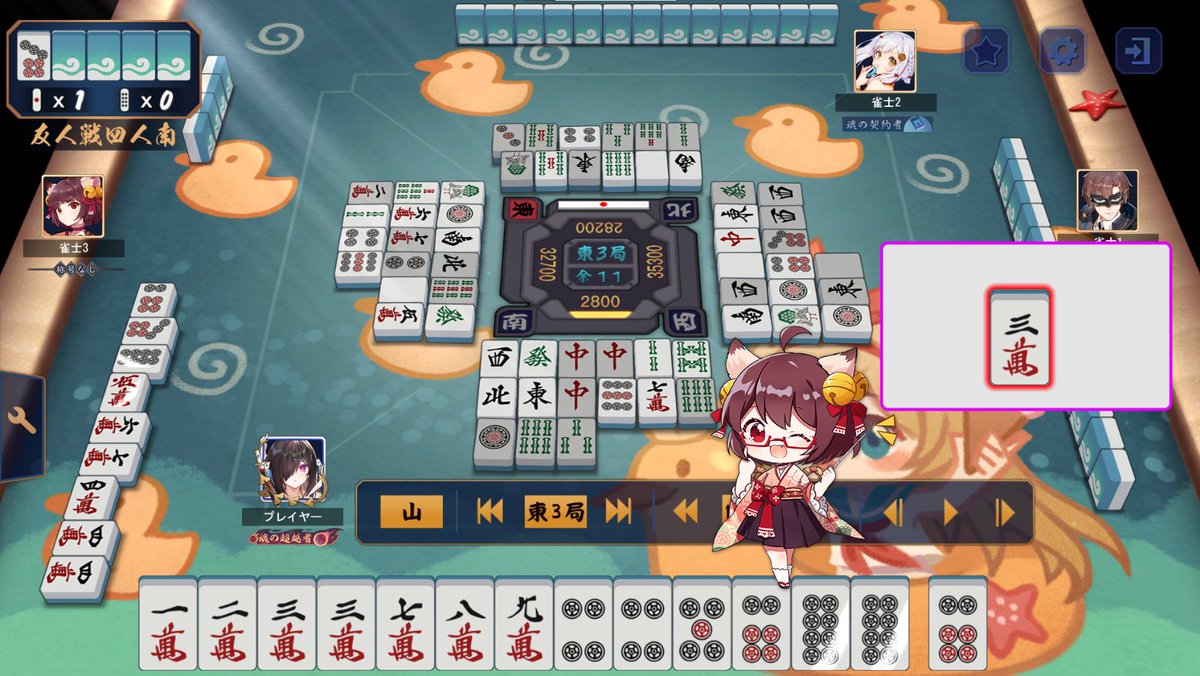
Task: Step back one move in the replay
Action: coord(893,512)
